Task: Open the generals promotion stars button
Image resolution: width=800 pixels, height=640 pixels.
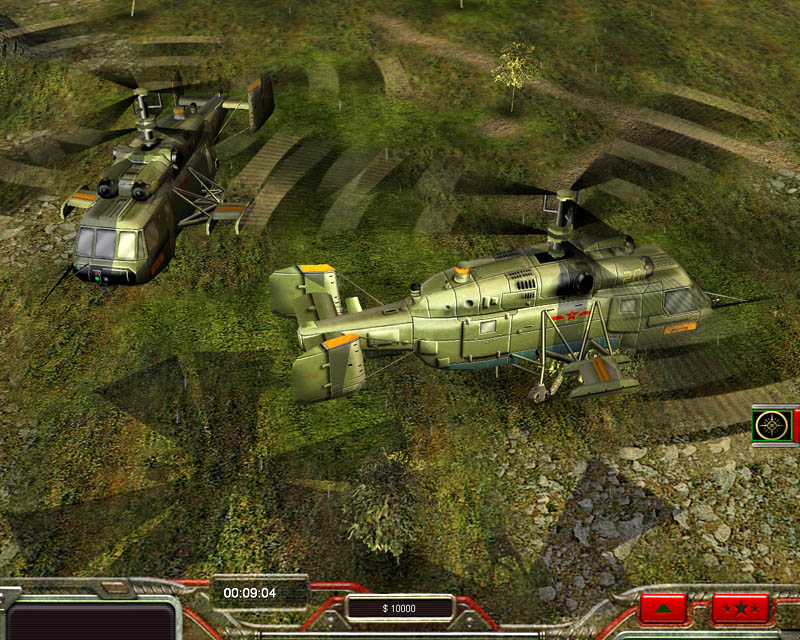Action: [740, 608]
